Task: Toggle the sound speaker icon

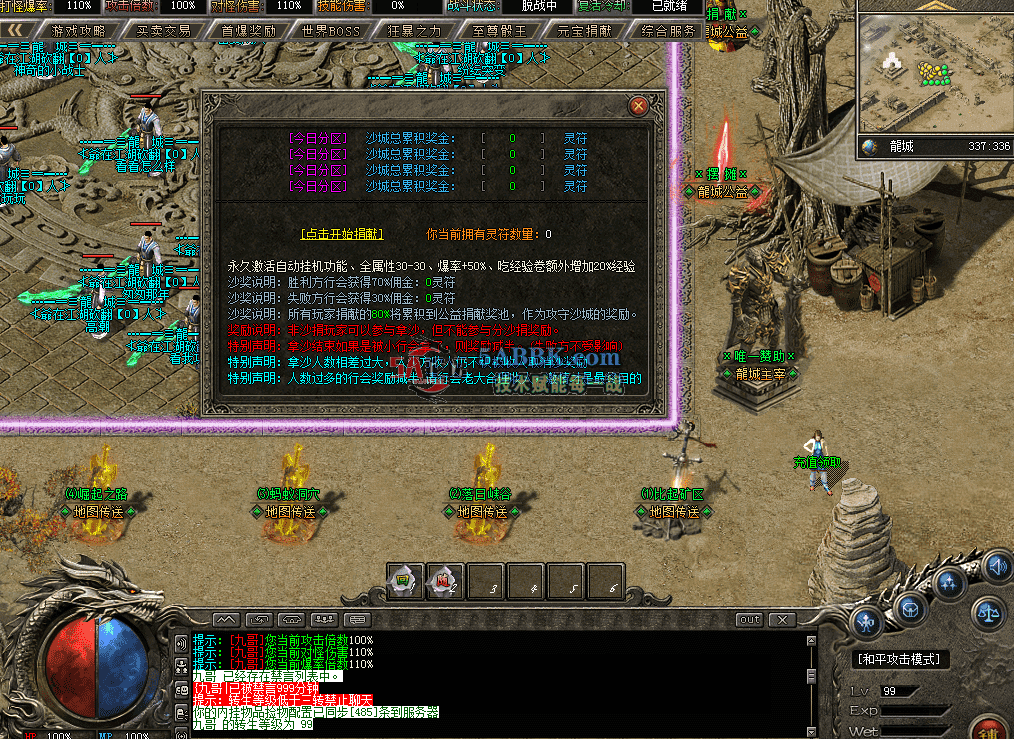Action: 996,567
